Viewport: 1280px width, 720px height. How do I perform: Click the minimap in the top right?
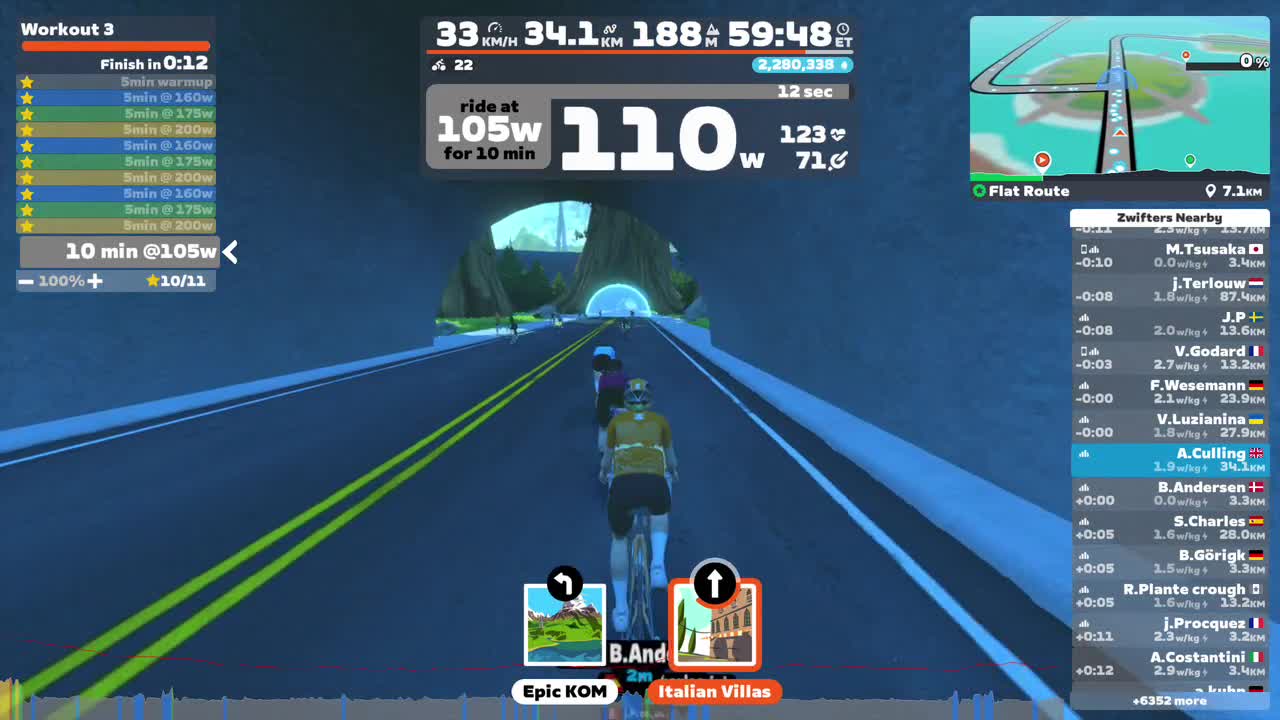1118,100
